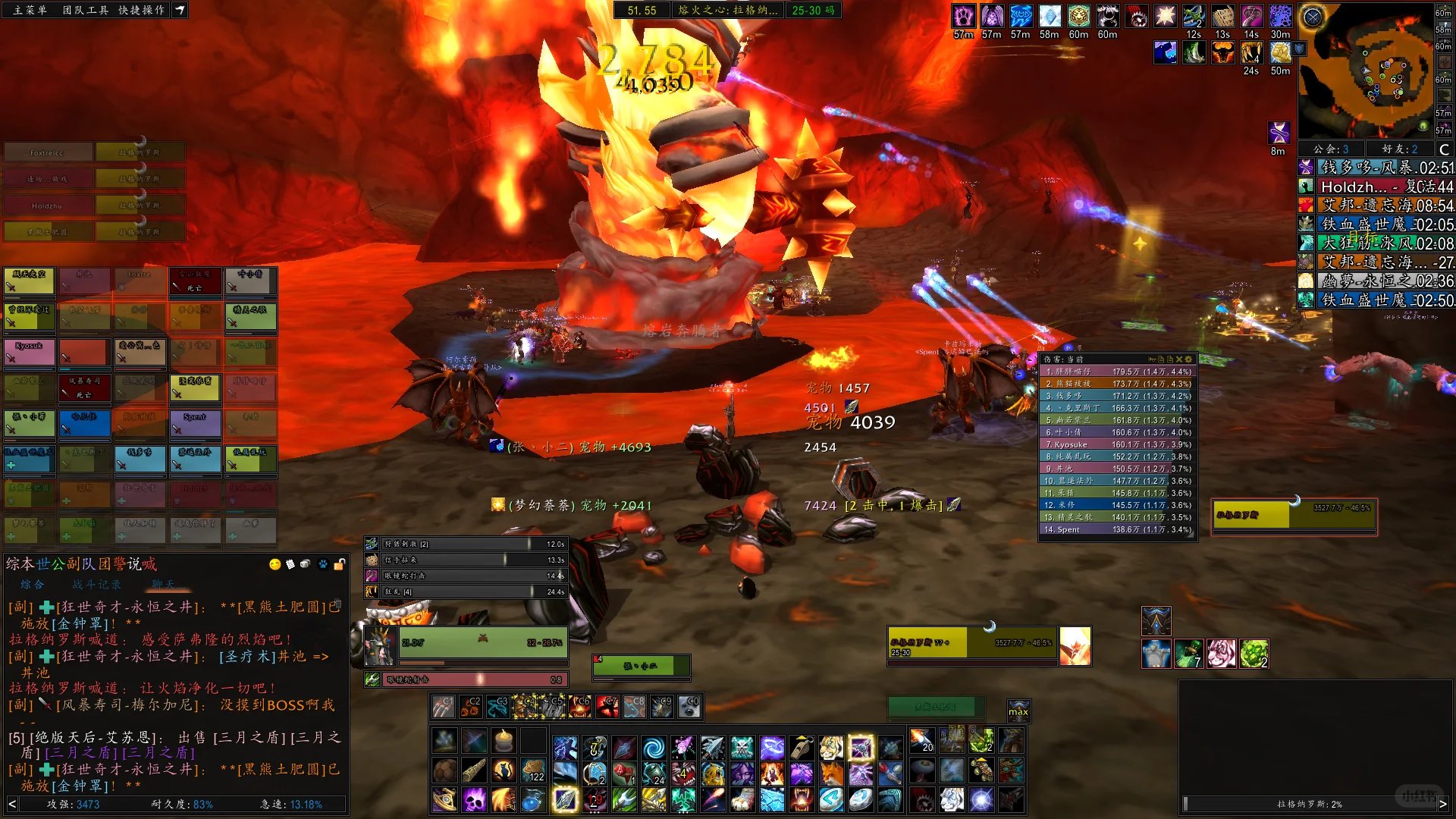The image size is (1456, 819).
Task: Use the skull and crossbones ability
Action: [x=742, y=748]
